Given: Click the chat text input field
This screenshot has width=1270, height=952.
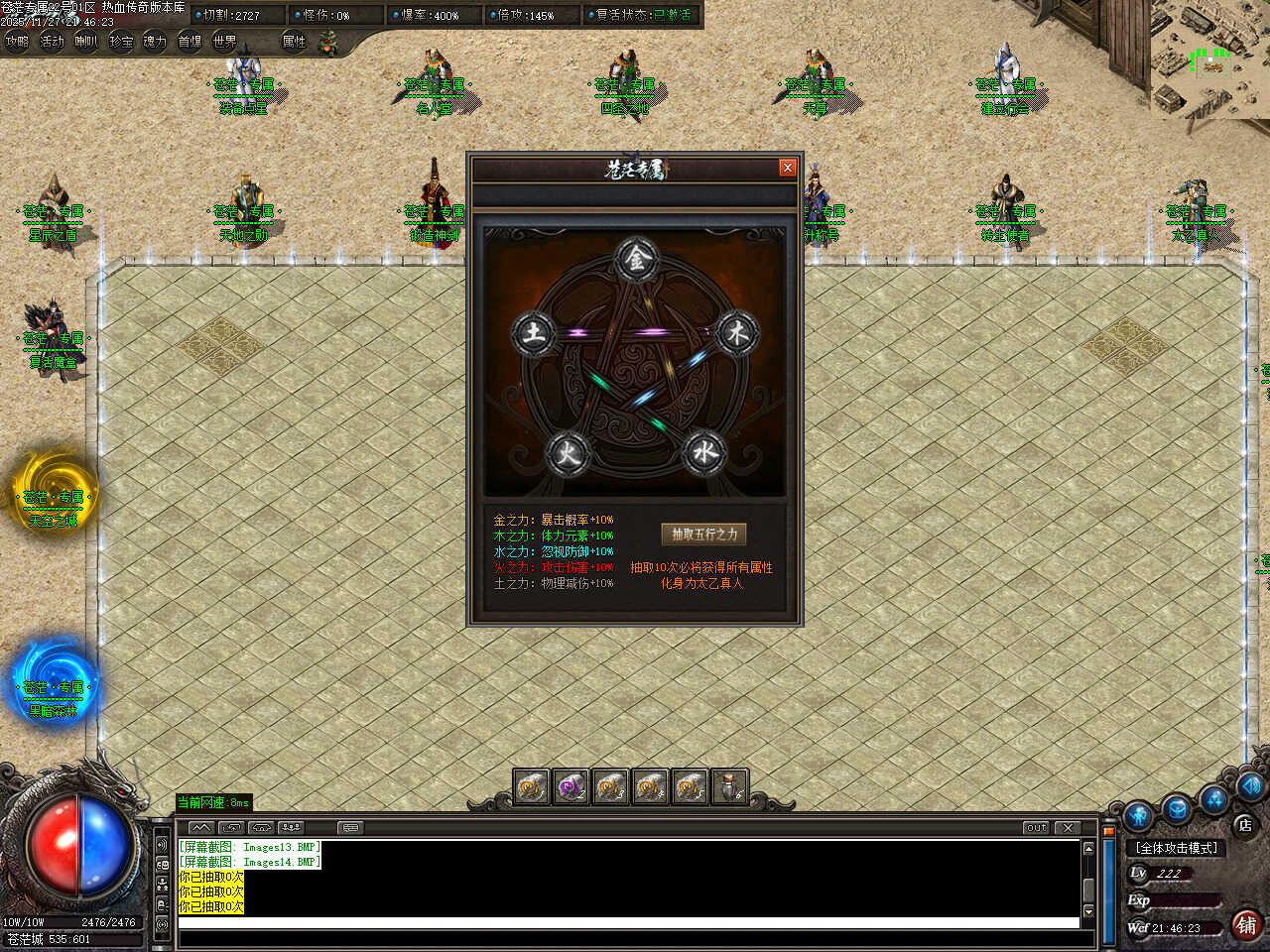Looking at the screenshot, I should tap(627, 923).
